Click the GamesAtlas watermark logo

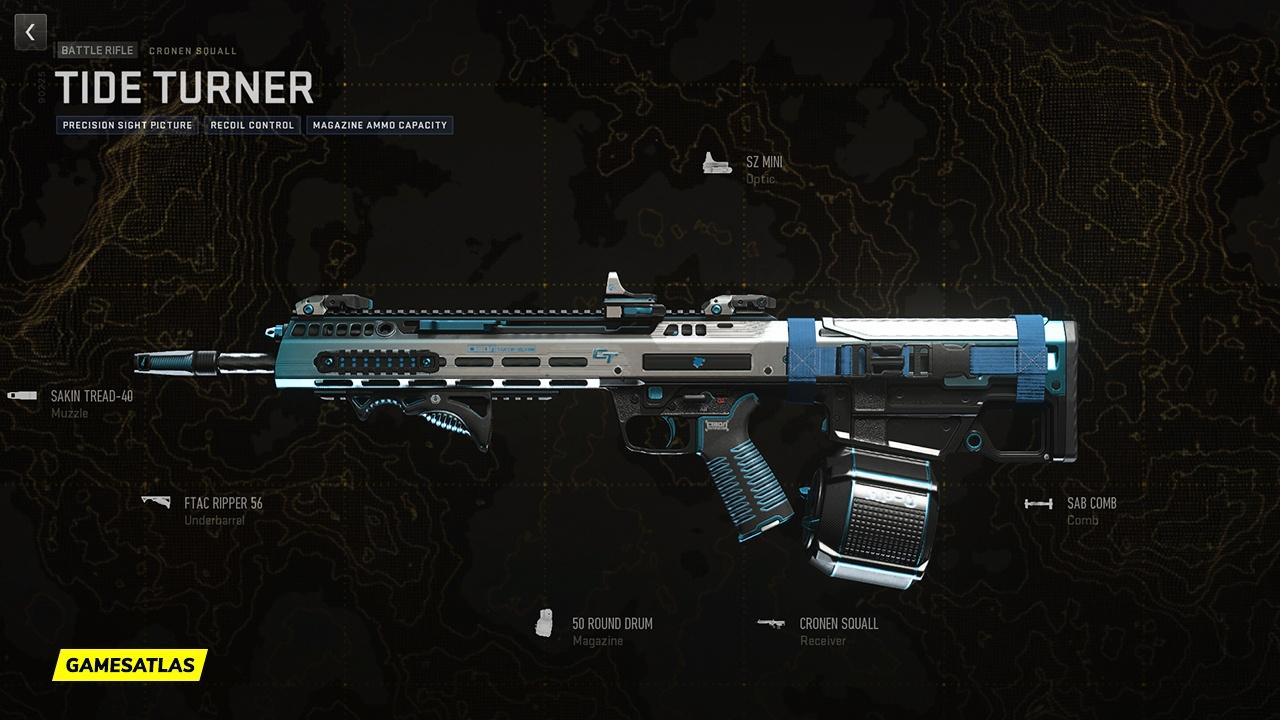point(130,664)
